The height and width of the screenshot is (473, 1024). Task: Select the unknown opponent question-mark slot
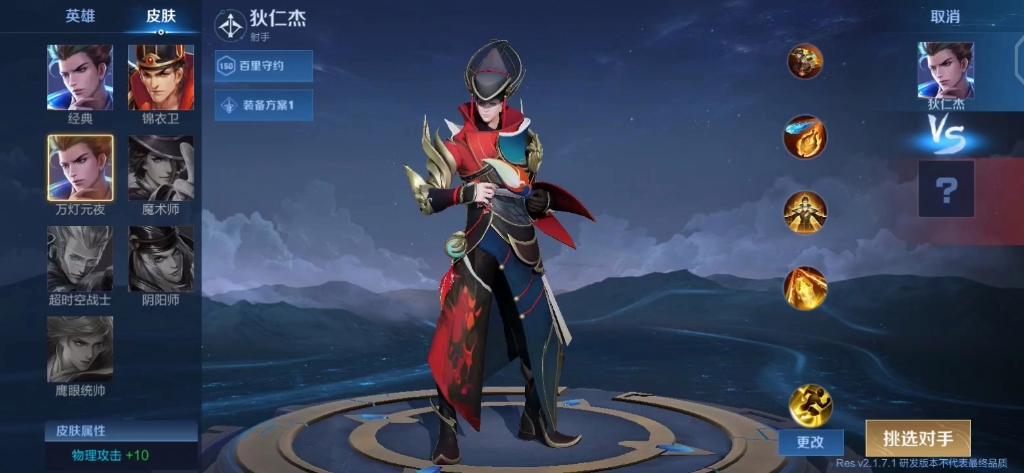pos(946,188)
